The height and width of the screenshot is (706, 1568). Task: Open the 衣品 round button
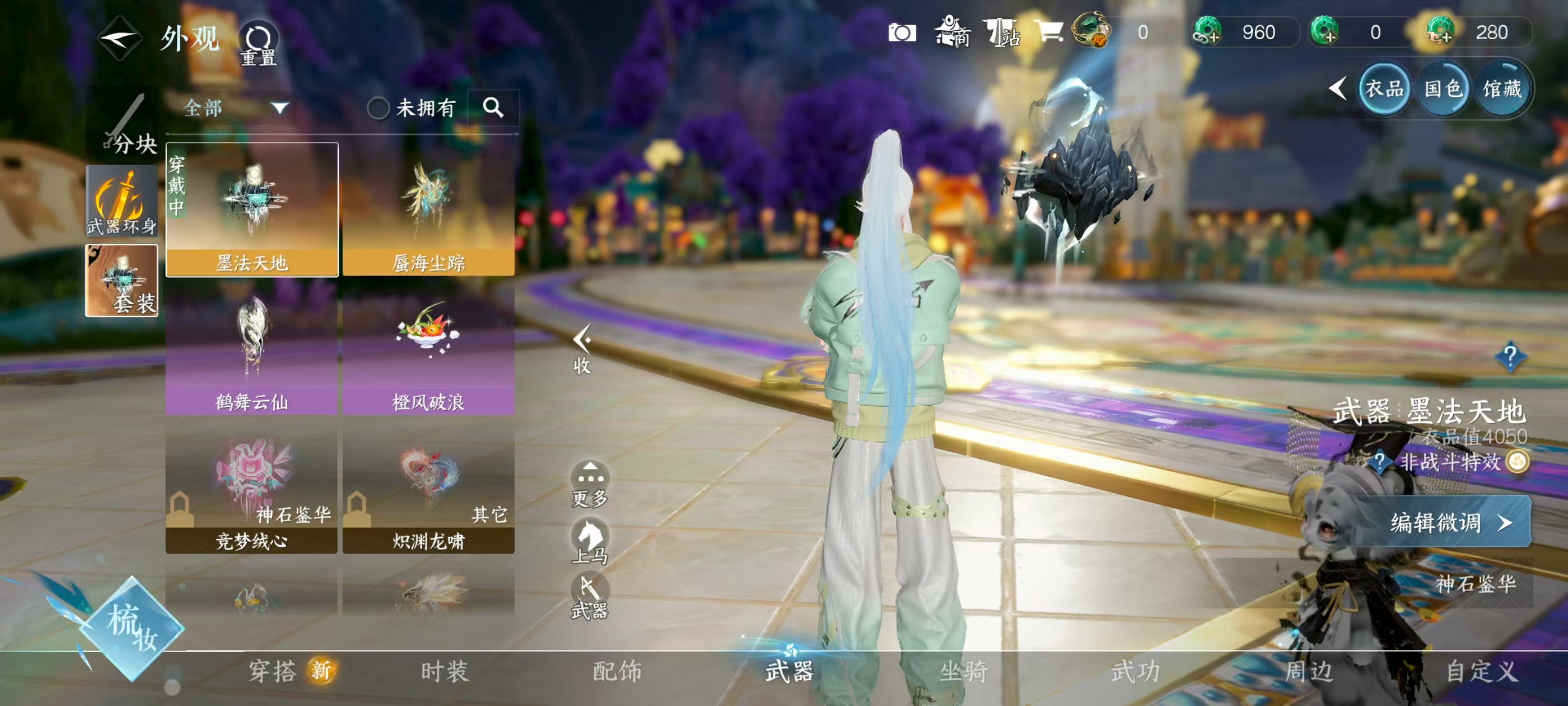1384,90
